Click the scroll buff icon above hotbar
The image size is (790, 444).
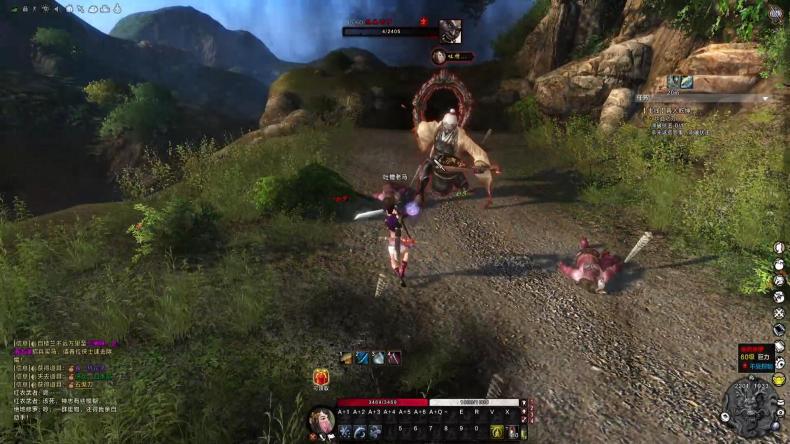tap(347, 358)
